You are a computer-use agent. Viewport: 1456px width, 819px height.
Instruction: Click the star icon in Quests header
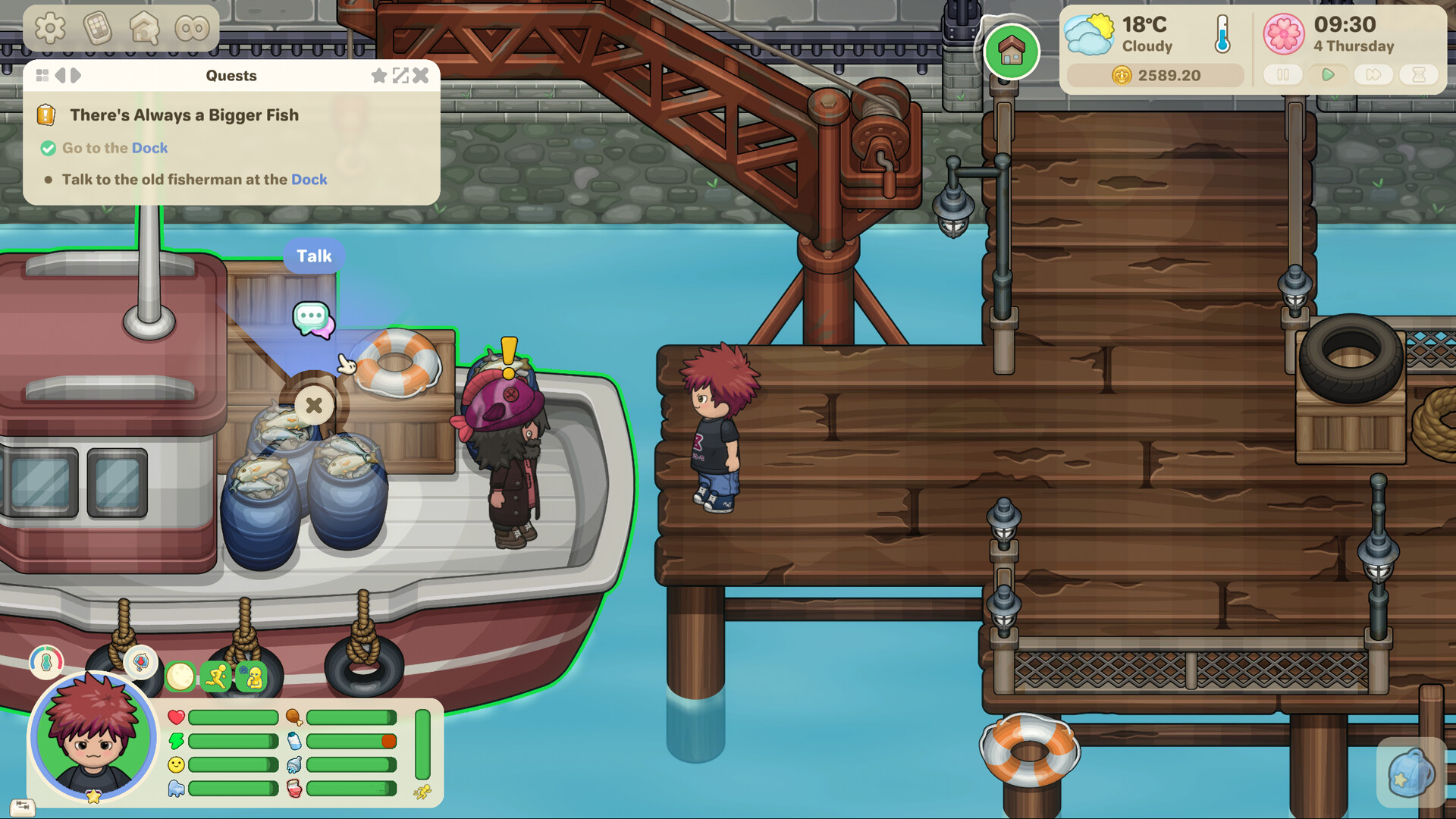[x=378, y=75]
